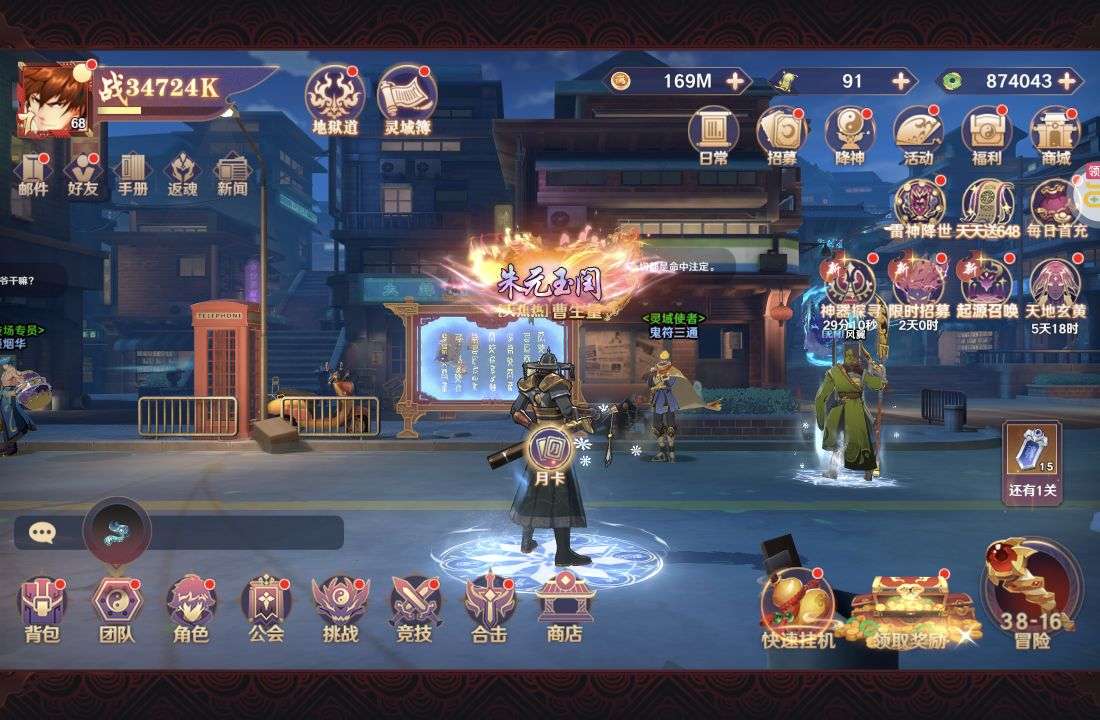
Task: Click the player avatar portrait
Action: coord(52,99)
